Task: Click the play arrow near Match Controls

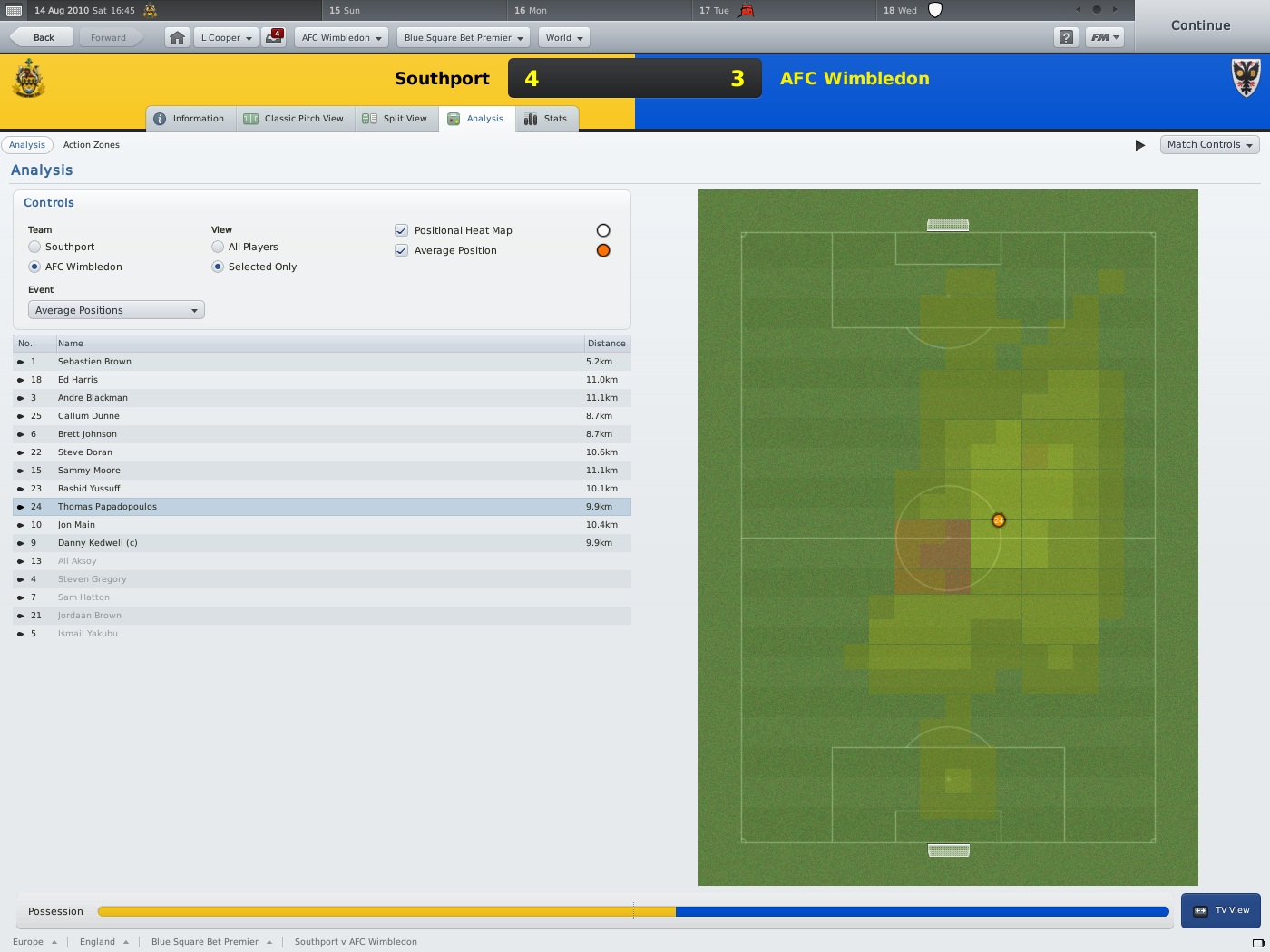Action: 1140,144
